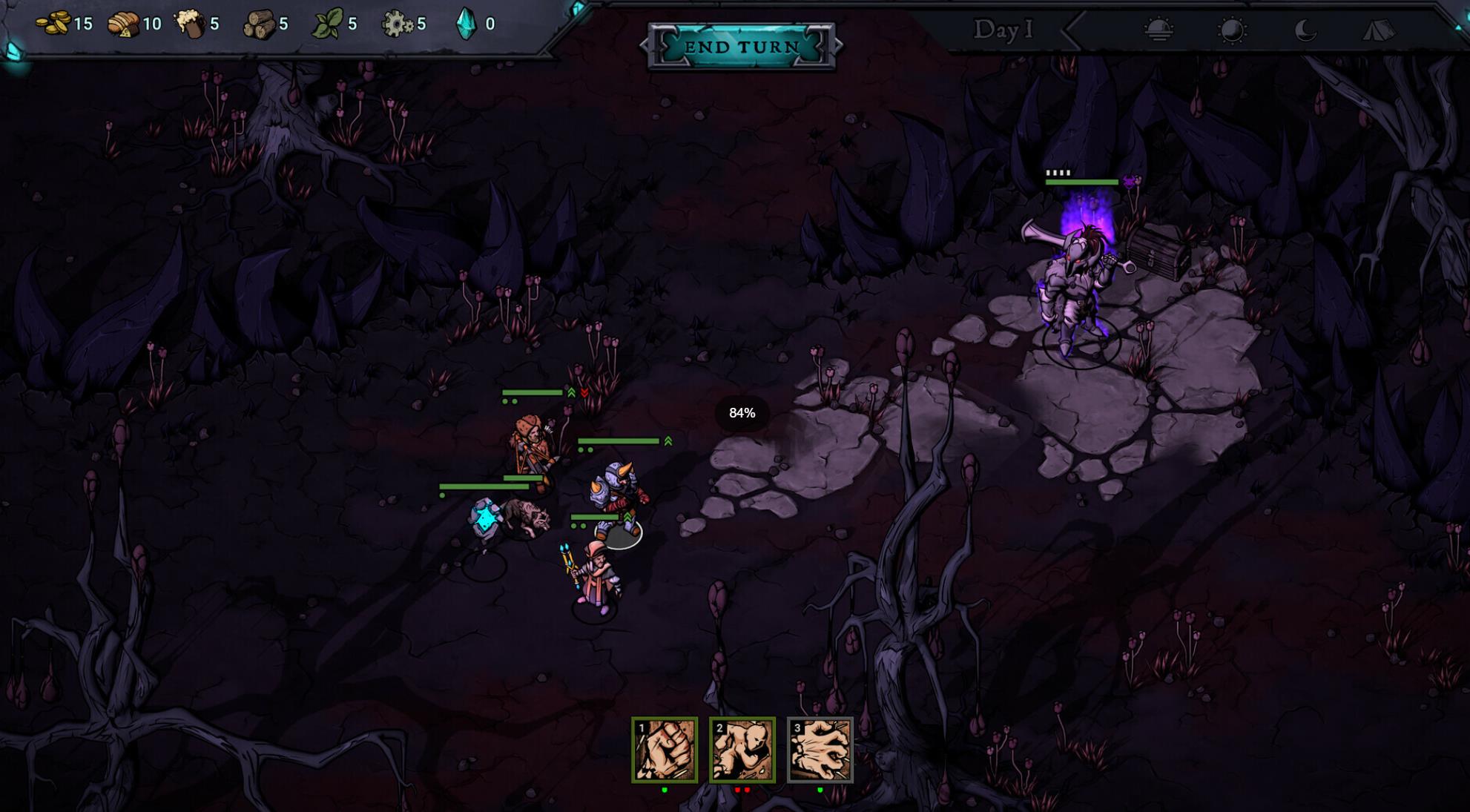Image resolution: width=1470 pixels, height=812 pixels.
Task: Select the clenched fist ability in slot 1
Action: coord(665,750)
